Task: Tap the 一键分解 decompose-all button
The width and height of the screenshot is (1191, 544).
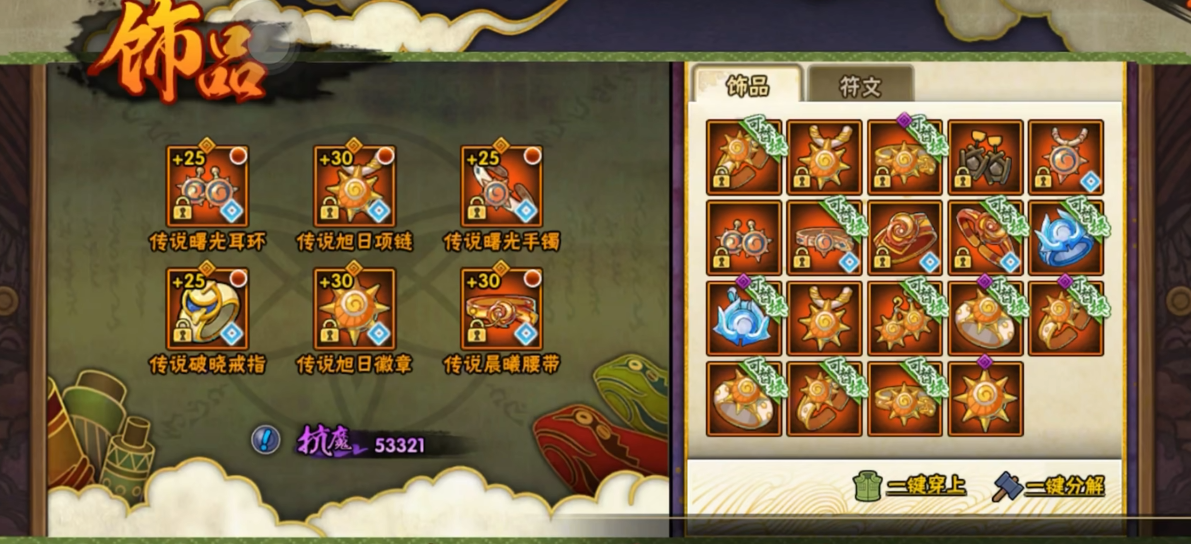Action: point(1048,486)
